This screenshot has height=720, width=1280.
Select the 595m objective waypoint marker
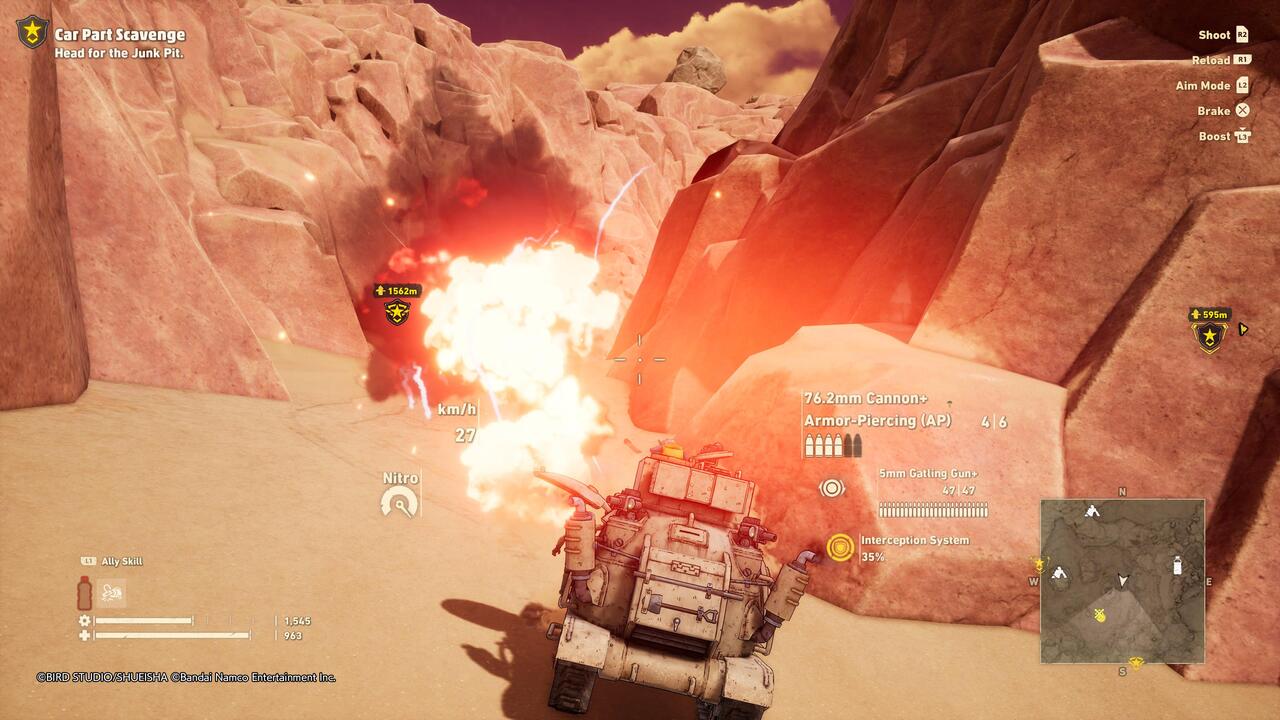coord(1210,337)
